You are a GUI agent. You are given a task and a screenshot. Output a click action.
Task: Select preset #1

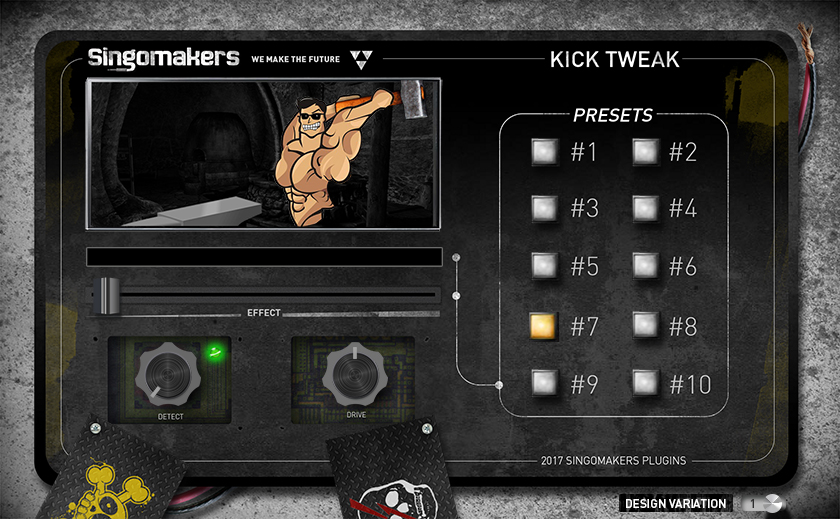coord(543,151)
